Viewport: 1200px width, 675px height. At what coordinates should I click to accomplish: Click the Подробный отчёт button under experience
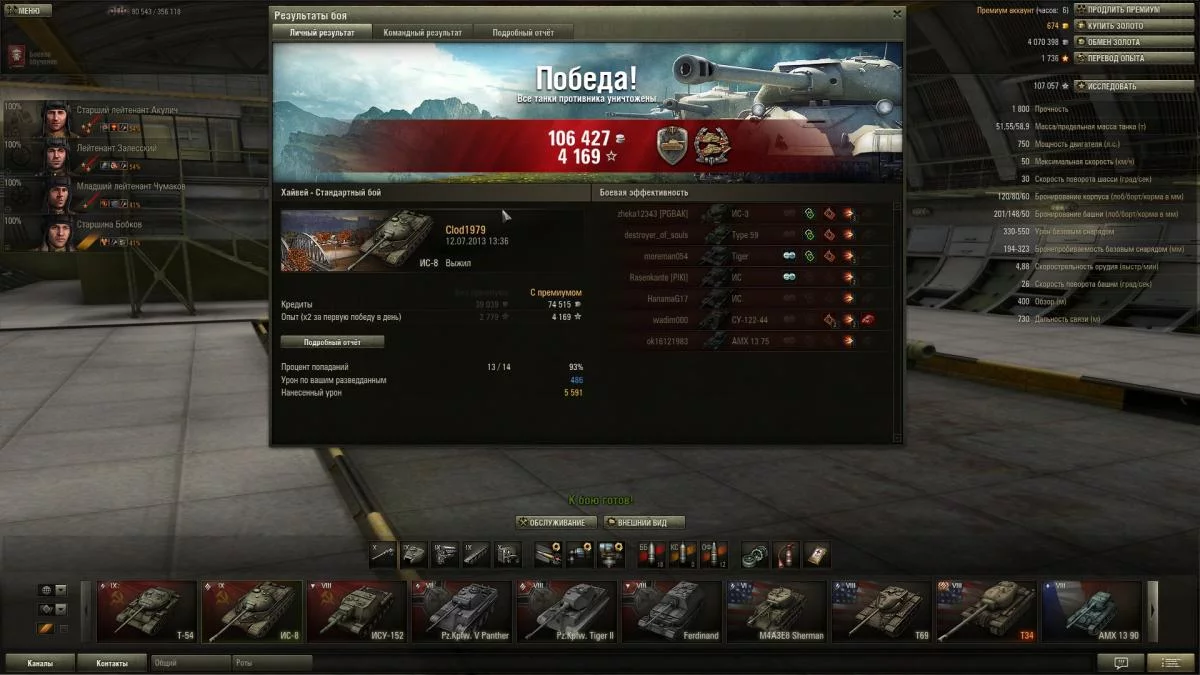coord(332,342)
